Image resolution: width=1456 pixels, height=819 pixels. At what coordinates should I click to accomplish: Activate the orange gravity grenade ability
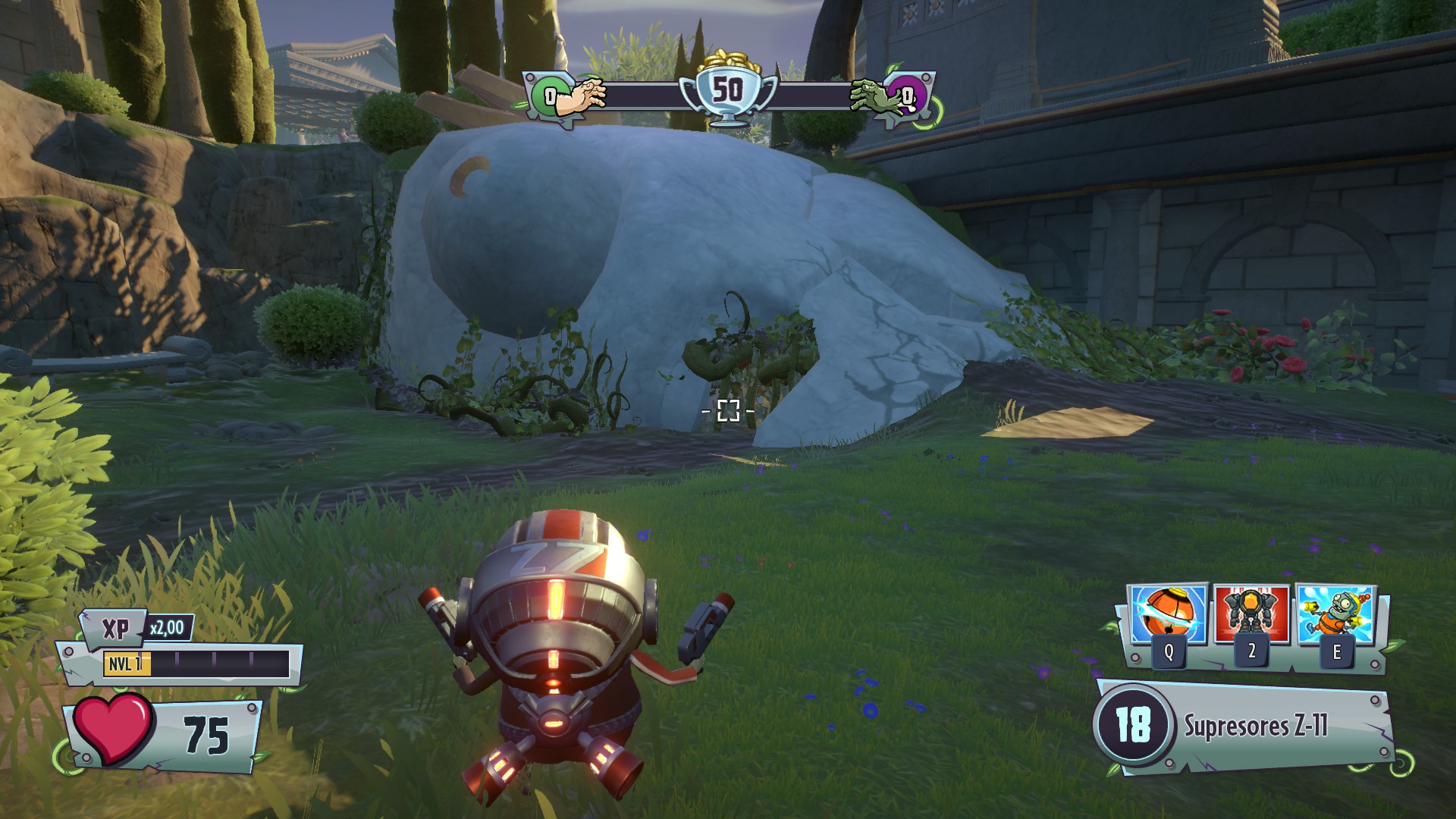tap(1168, 616)
